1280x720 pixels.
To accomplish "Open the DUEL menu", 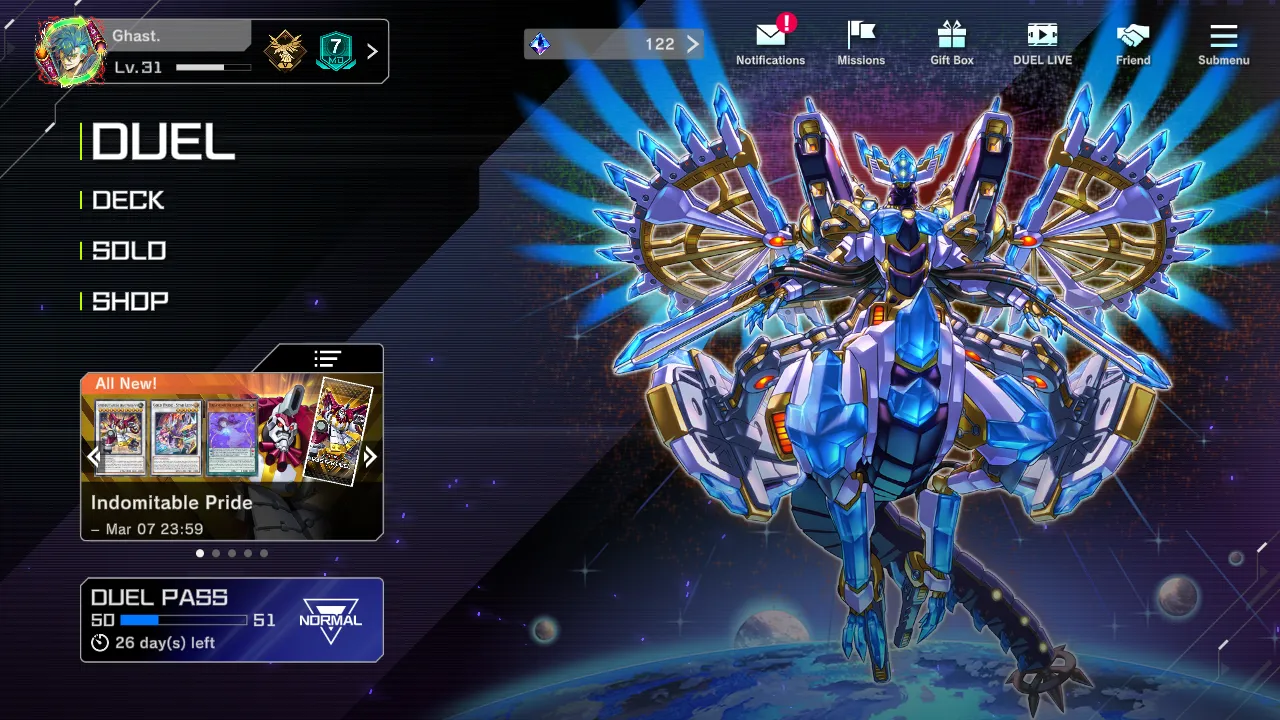I will [163, 142].
